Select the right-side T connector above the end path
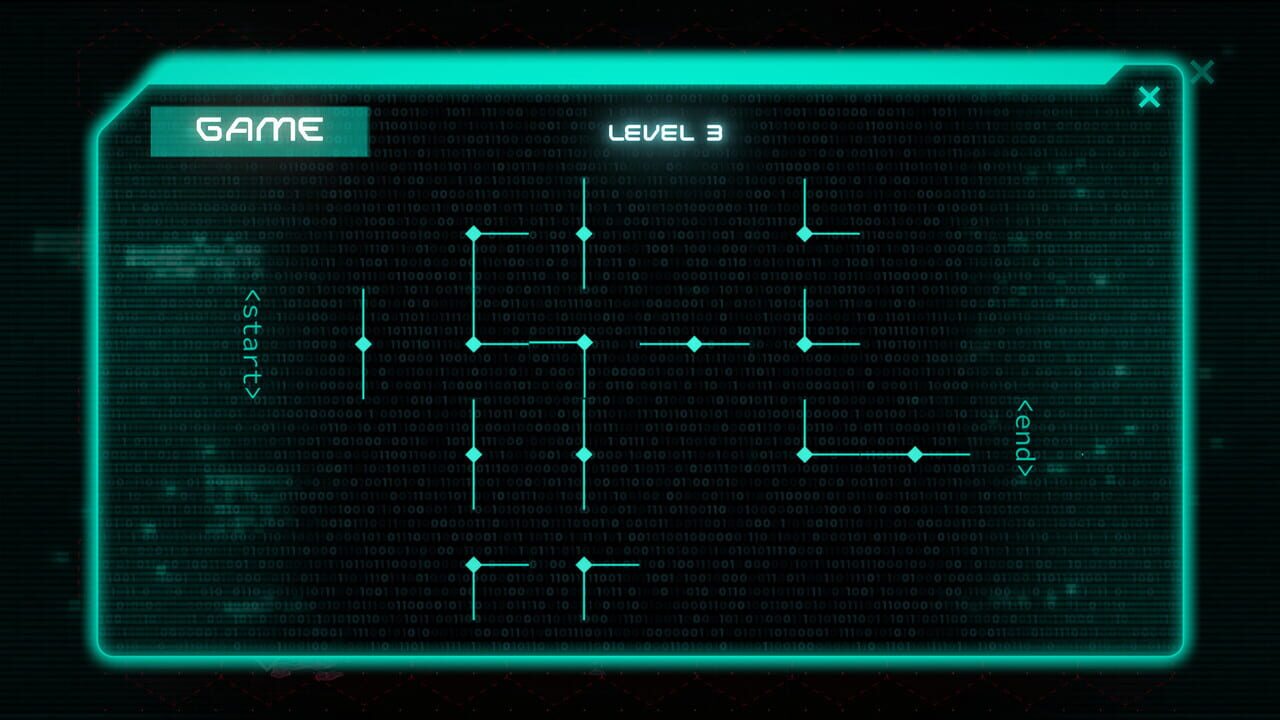This screenshot has height=720, width=1280. click(x=805, y=345)
